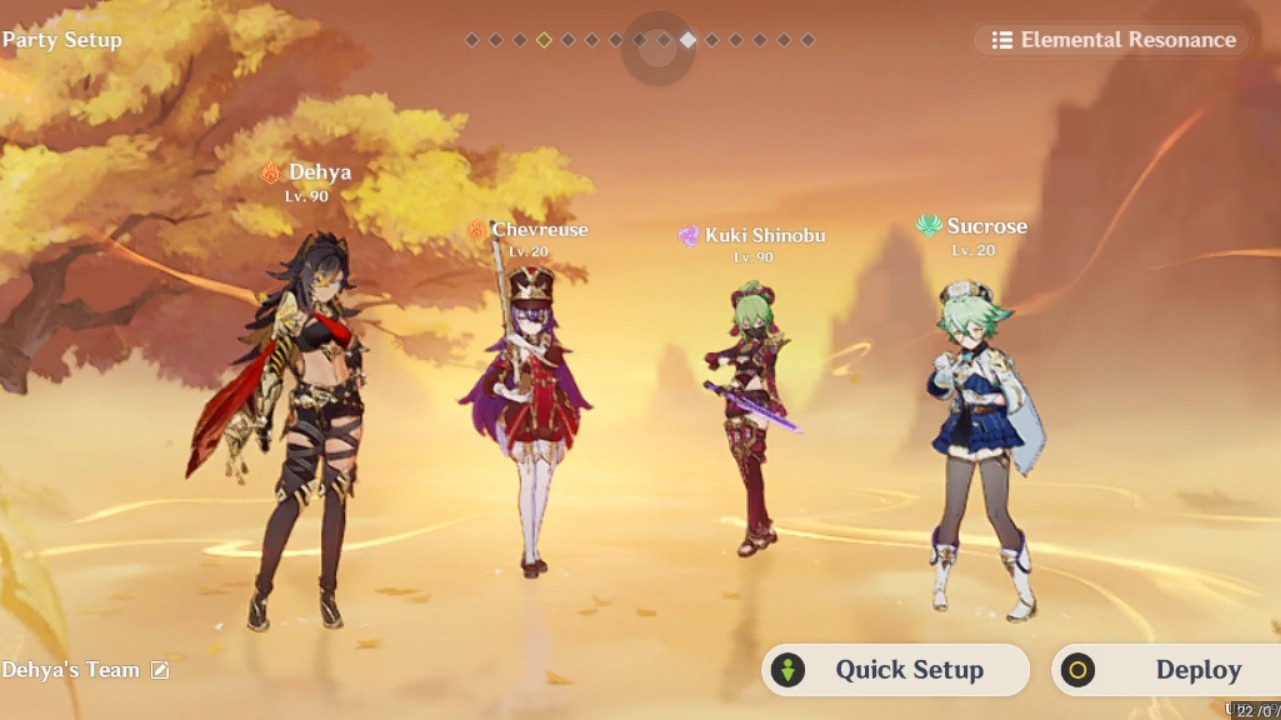Click the Party Setup header label
The height and width of the screenshot is (720, 1281).
coord(62,41)
